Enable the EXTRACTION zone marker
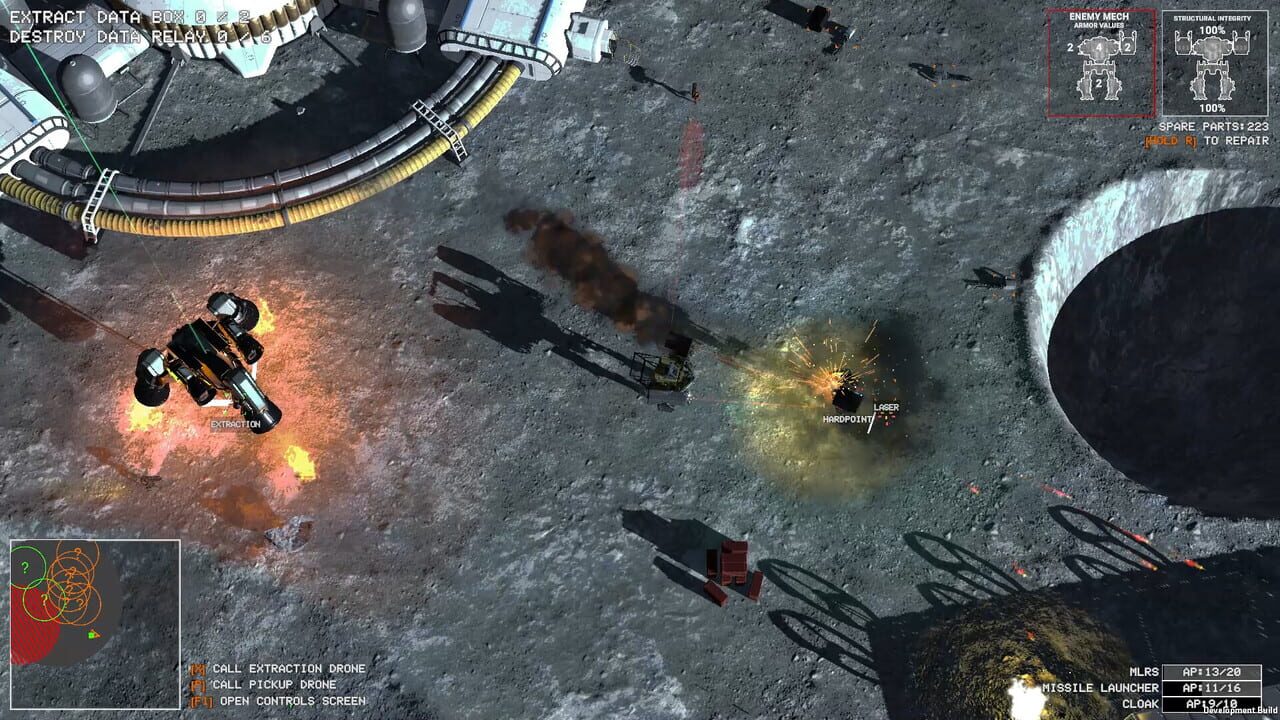Screen dimensions: 1280x720 click(x=234, y=424)
